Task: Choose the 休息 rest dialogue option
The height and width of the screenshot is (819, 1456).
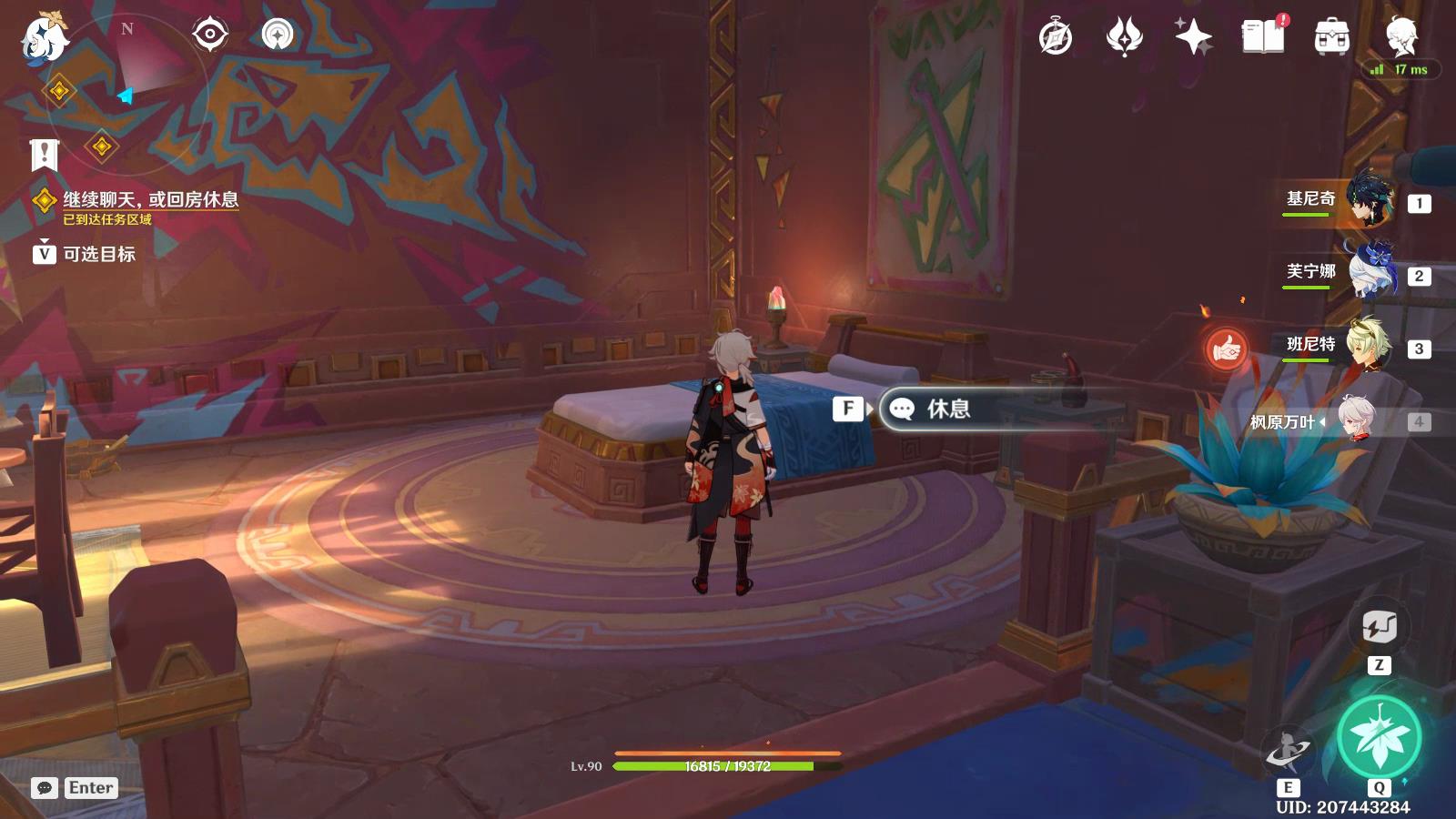Action: tap(946, 409)
